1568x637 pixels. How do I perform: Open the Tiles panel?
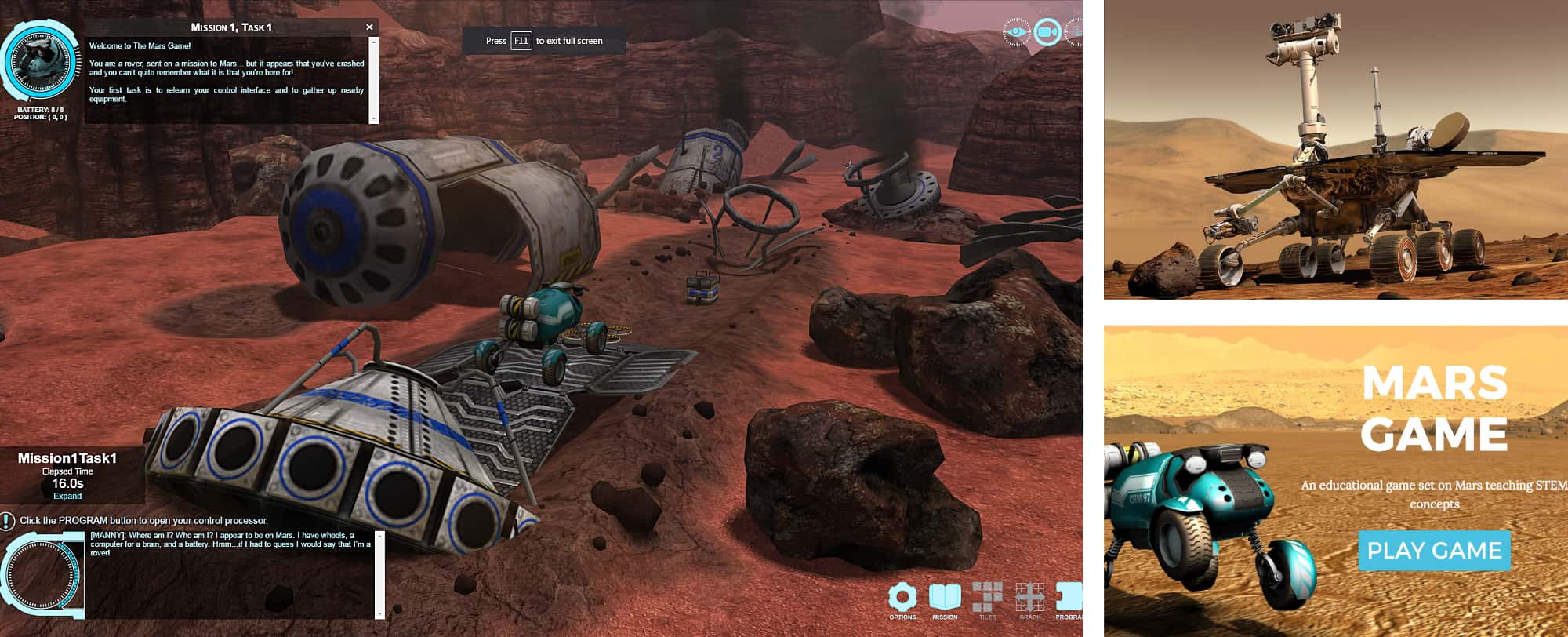click(987, 598)
